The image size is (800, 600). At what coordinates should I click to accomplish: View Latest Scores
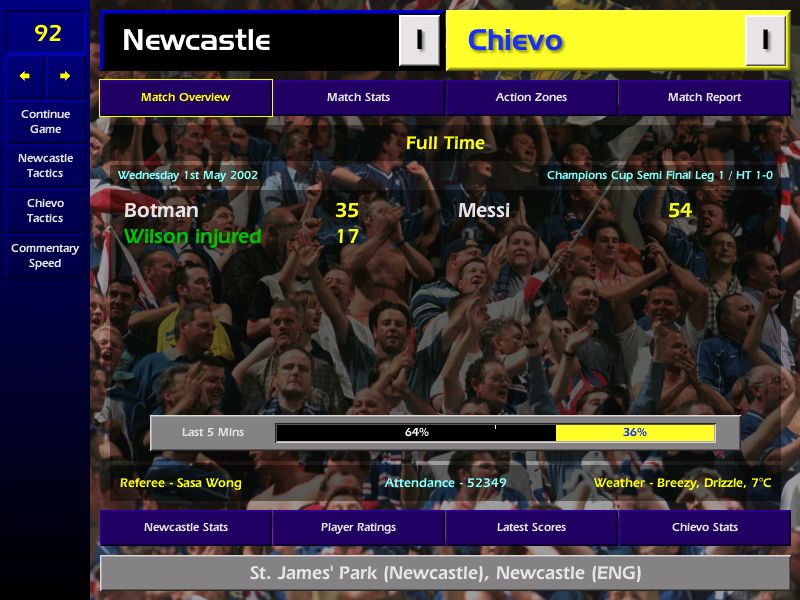(x=531, y=528)
